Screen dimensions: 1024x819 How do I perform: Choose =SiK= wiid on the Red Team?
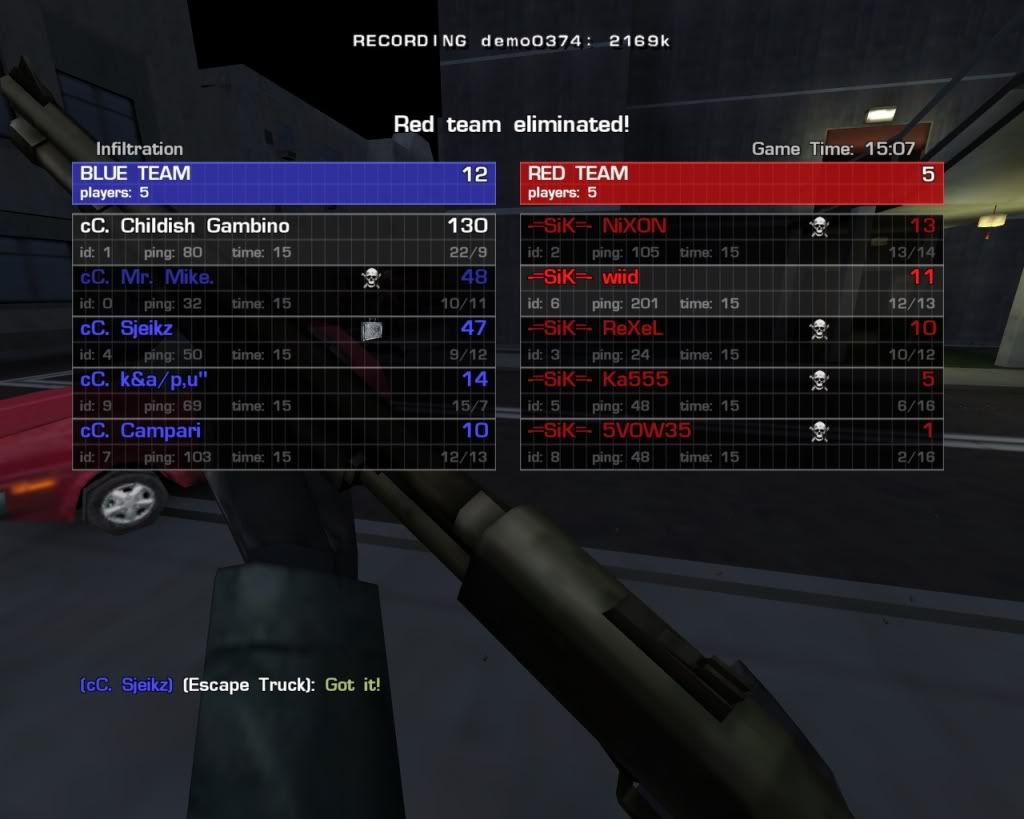731,290
